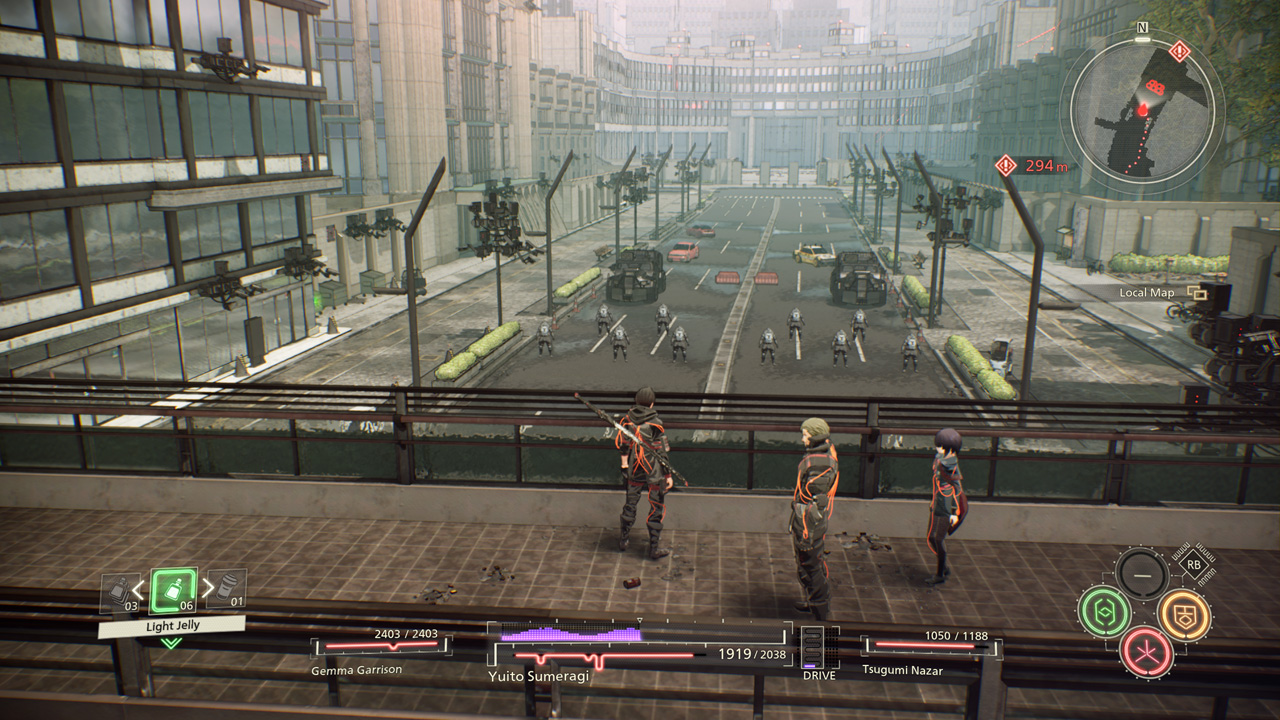Cycle items with the right arrow

pyautogui.click(x=208, y=588)
